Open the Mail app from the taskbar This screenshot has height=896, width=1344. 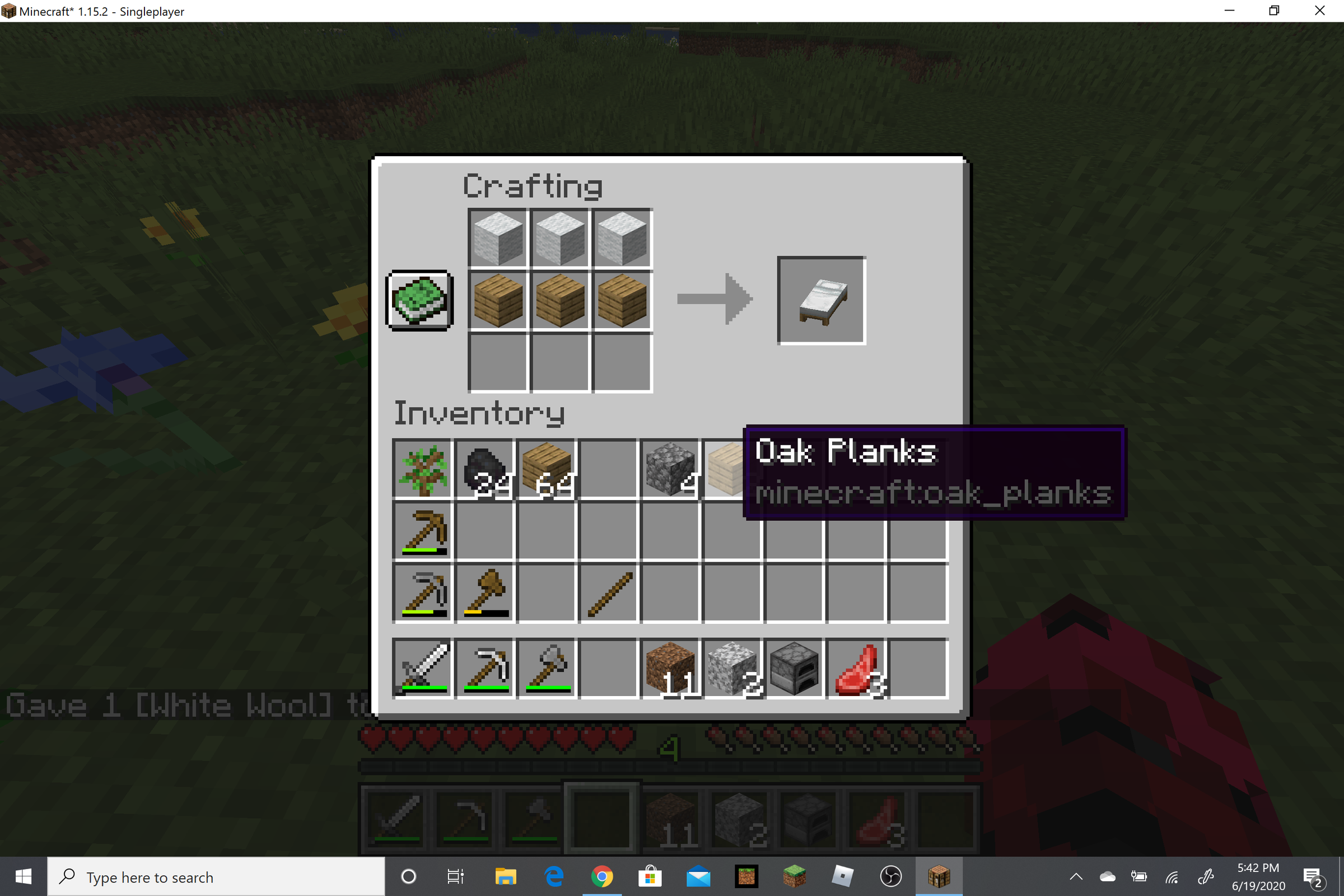tap(699, 876)
